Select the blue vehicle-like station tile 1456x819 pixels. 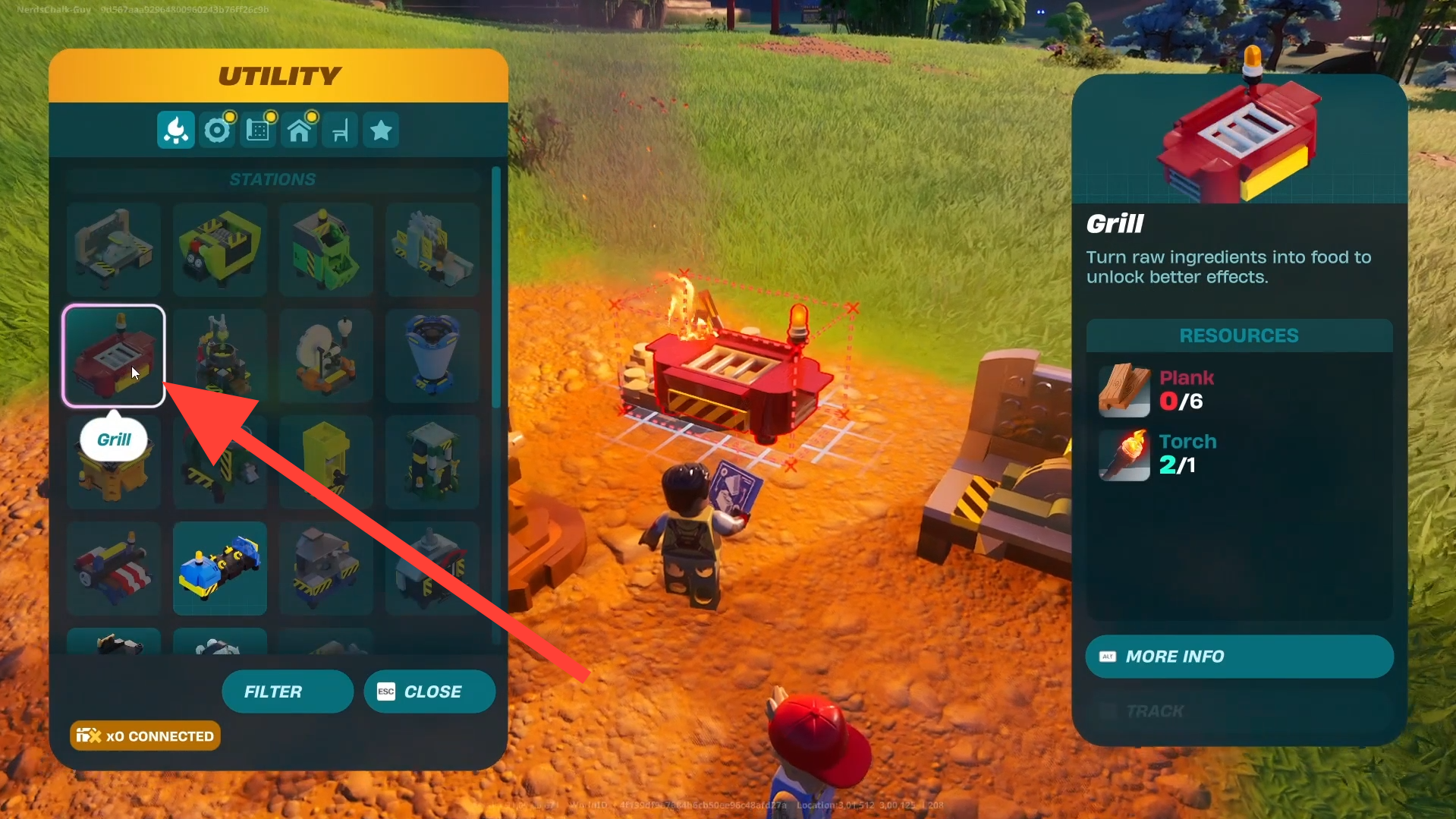[x=220, y=569]
